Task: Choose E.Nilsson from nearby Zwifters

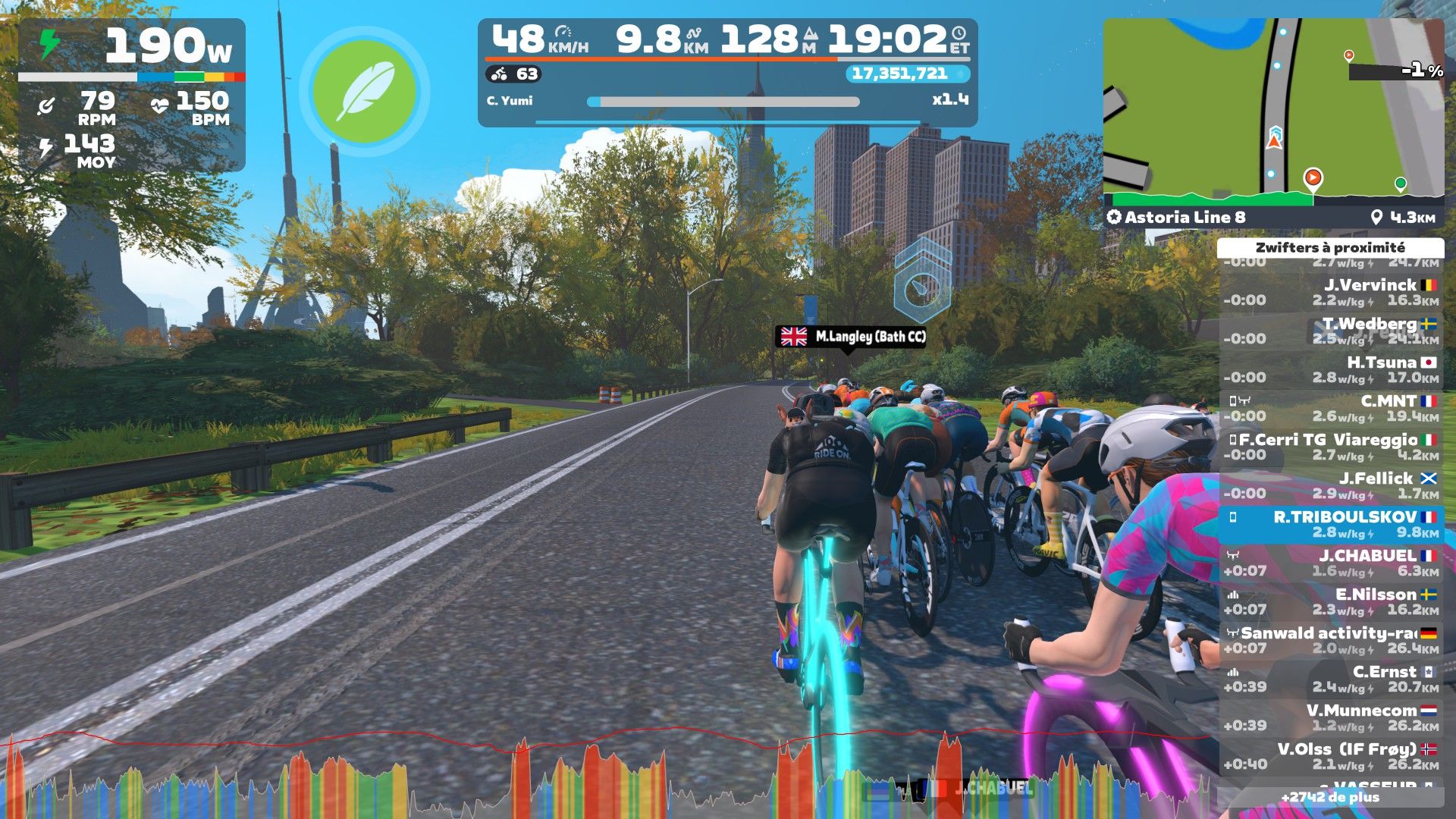Action: [1331, 602]
